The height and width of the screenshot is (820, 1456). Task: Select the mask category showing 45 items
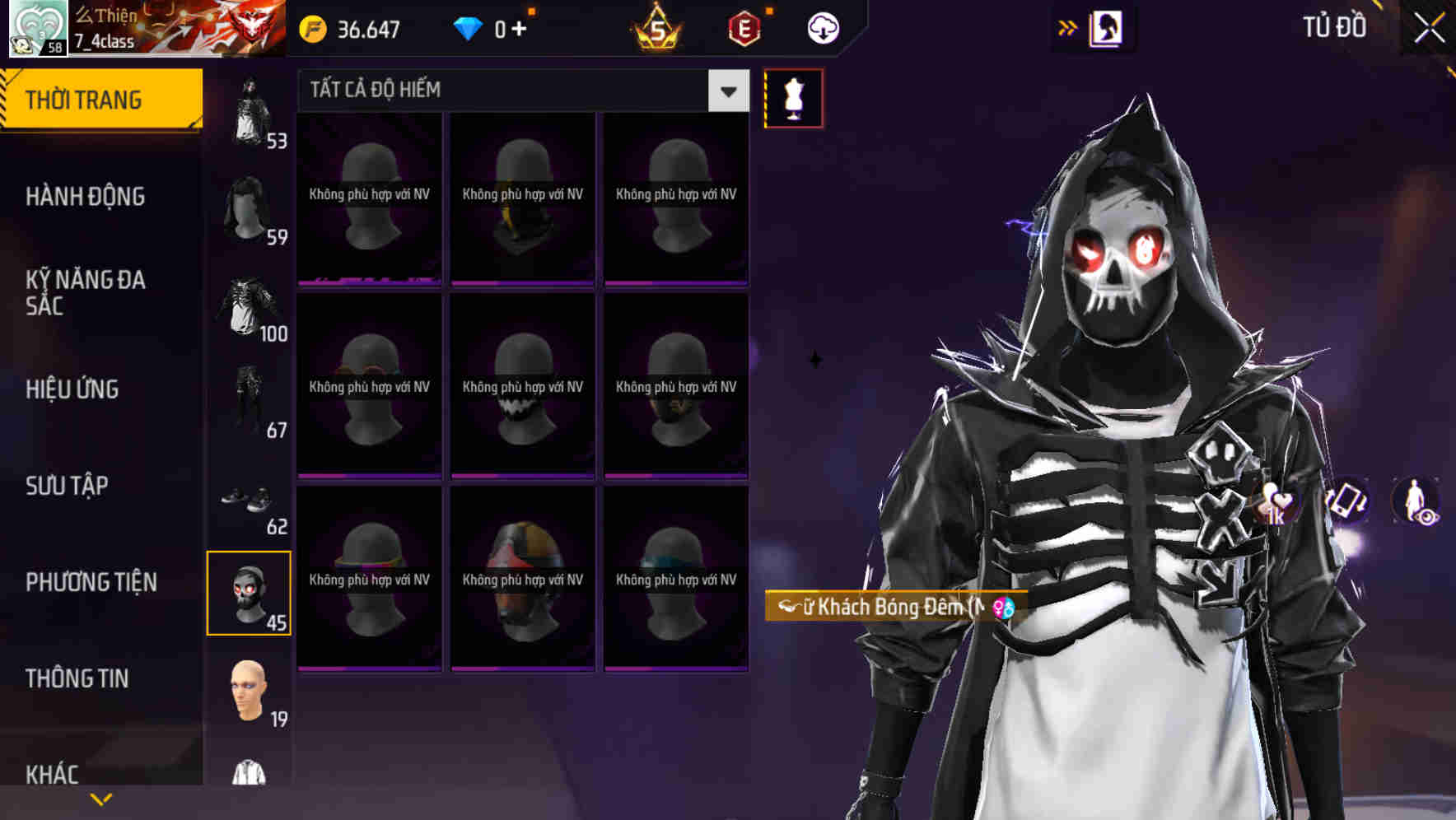click(250, 591)
